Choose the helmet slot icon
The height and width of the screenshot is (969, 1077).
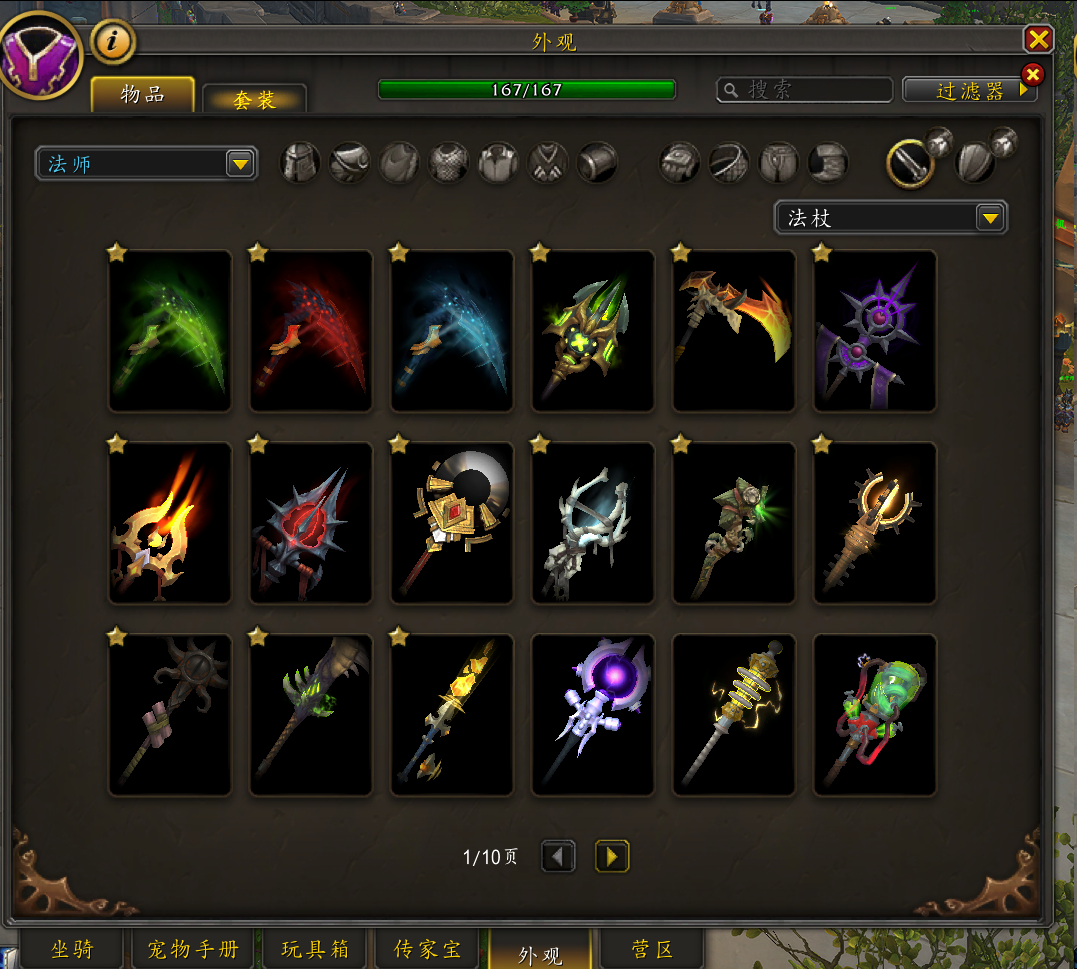pyautogui.click(x=301, y=162)
